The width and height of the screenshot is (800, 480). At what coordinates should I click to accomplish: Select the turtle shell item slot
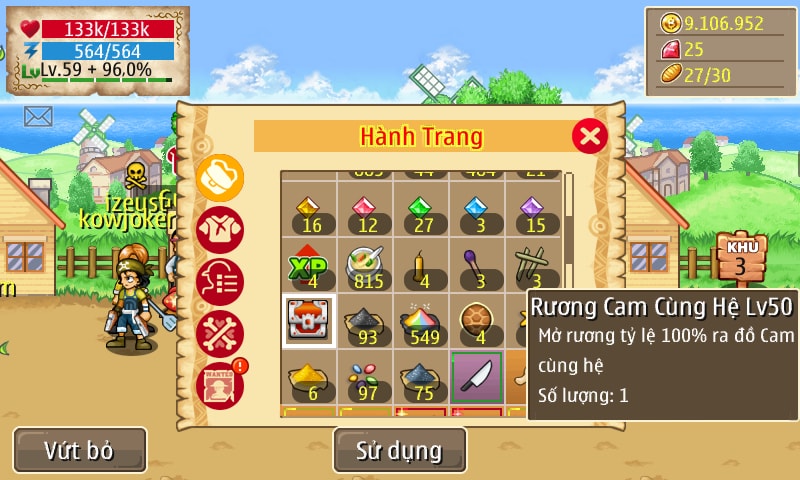pos(477,321)
